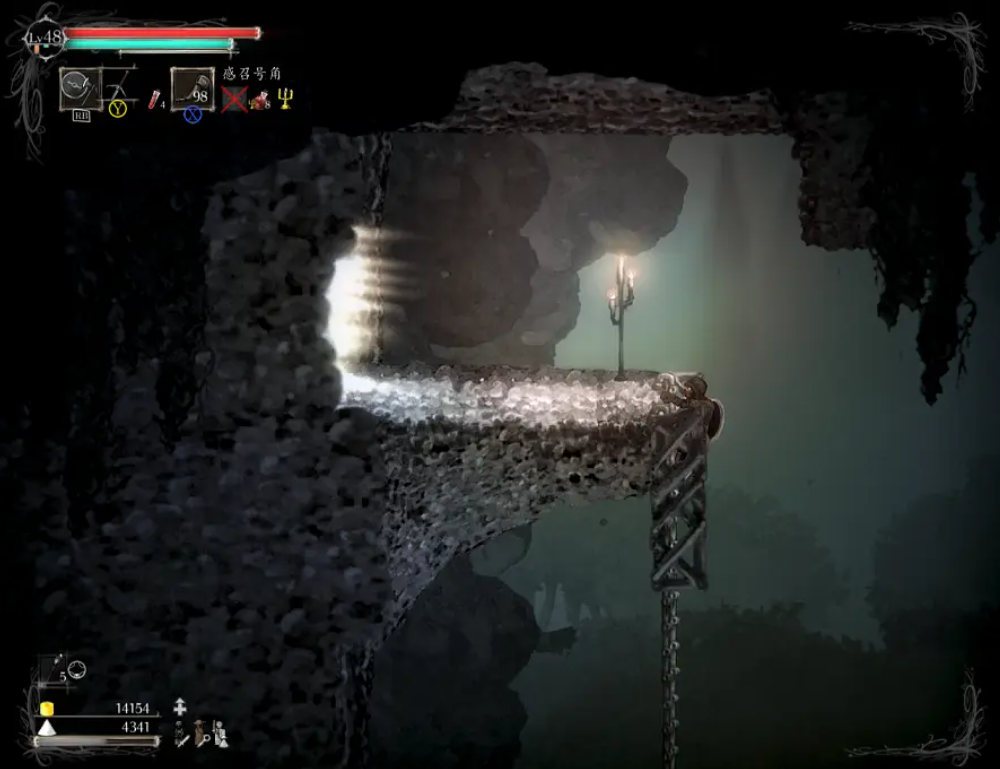Use the red flask potion icon
Viewport: 1000px width, 769px height.
click(x=155, y=99)
